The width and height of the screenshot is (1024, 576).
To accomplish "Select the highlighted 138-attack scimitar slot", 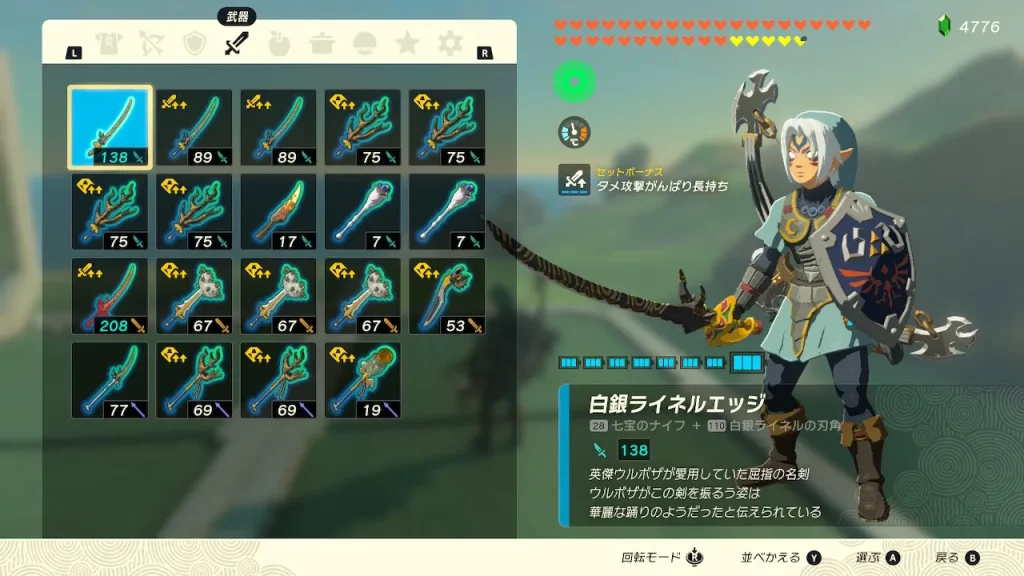I will (x=110, y=127).
